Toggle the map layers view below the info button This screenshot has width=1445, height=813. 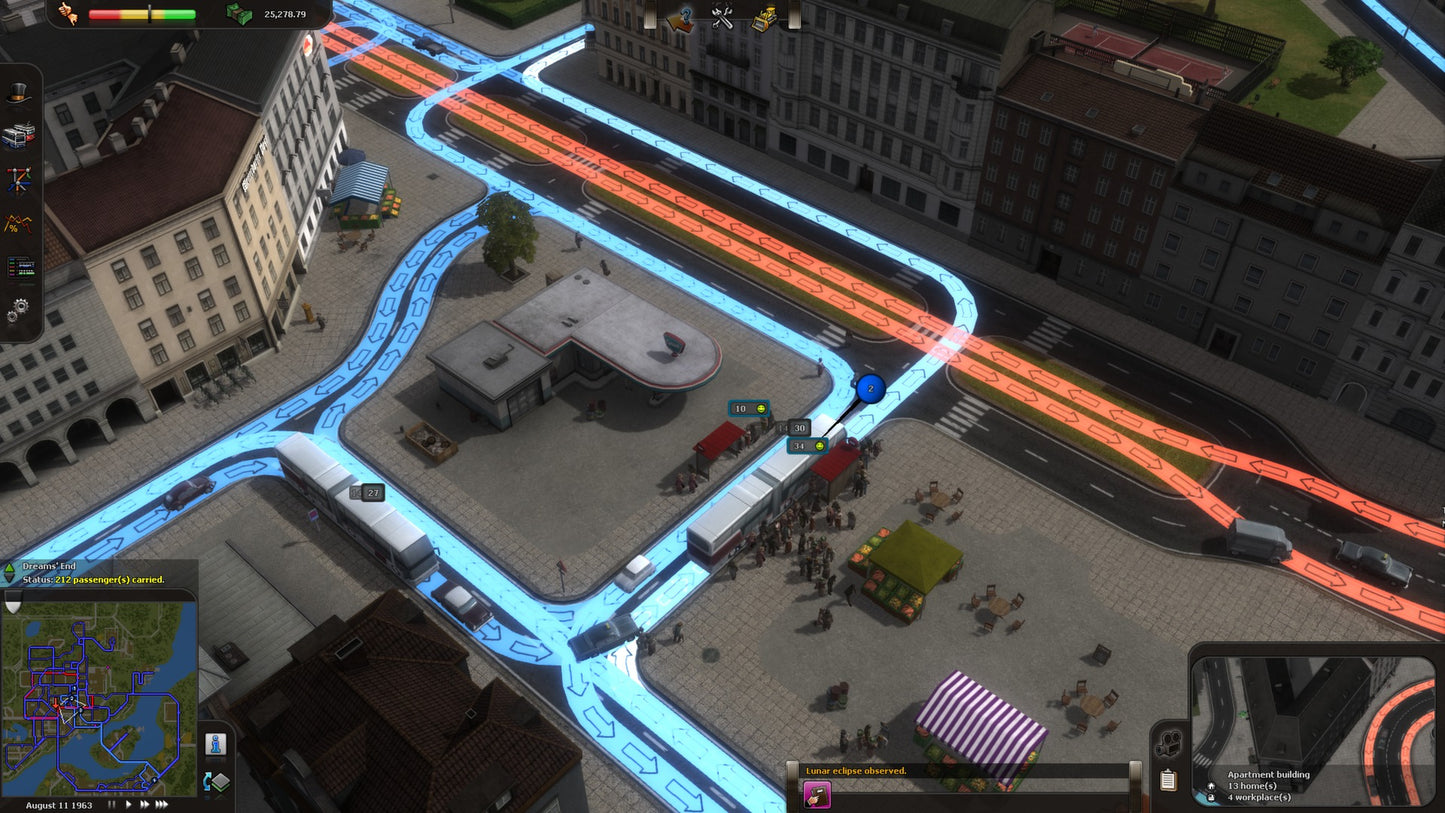point(216,781)
